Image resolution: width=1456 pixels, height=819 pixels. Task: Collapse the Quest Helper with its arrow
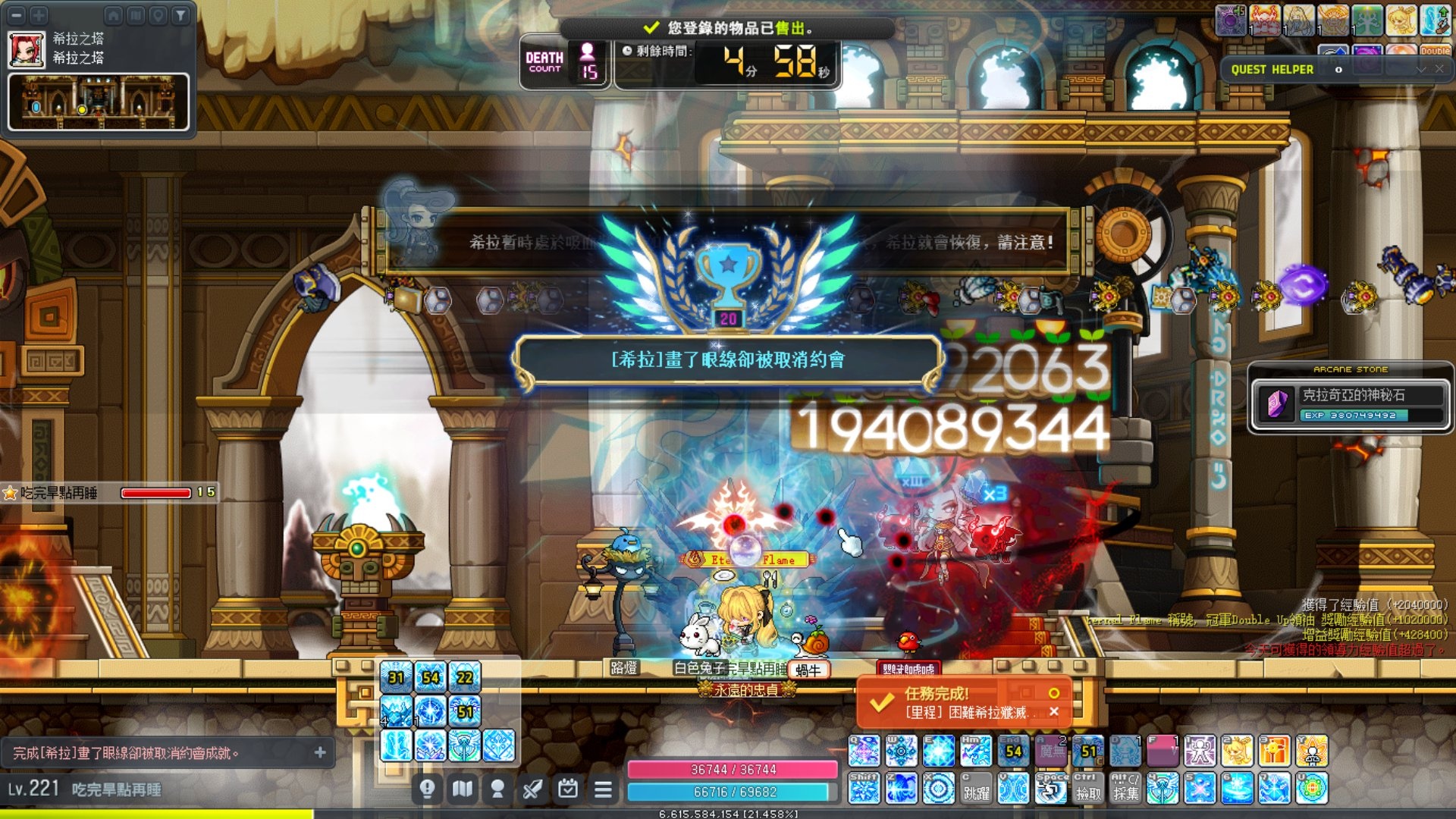pyautogui.click(x=1420, y=69)
